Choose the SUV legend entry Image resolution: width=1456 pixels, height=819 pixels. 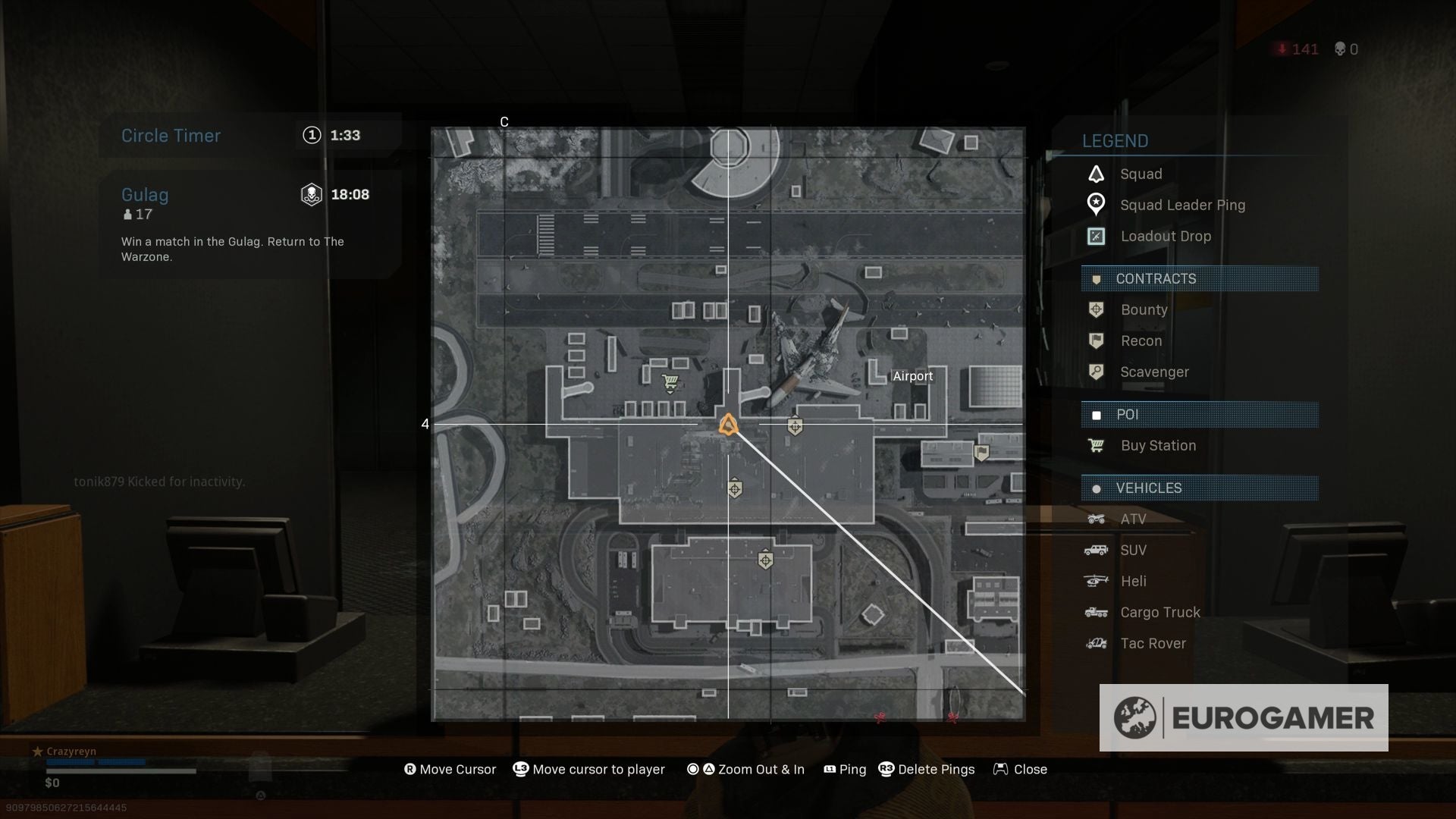point(1133,551)
